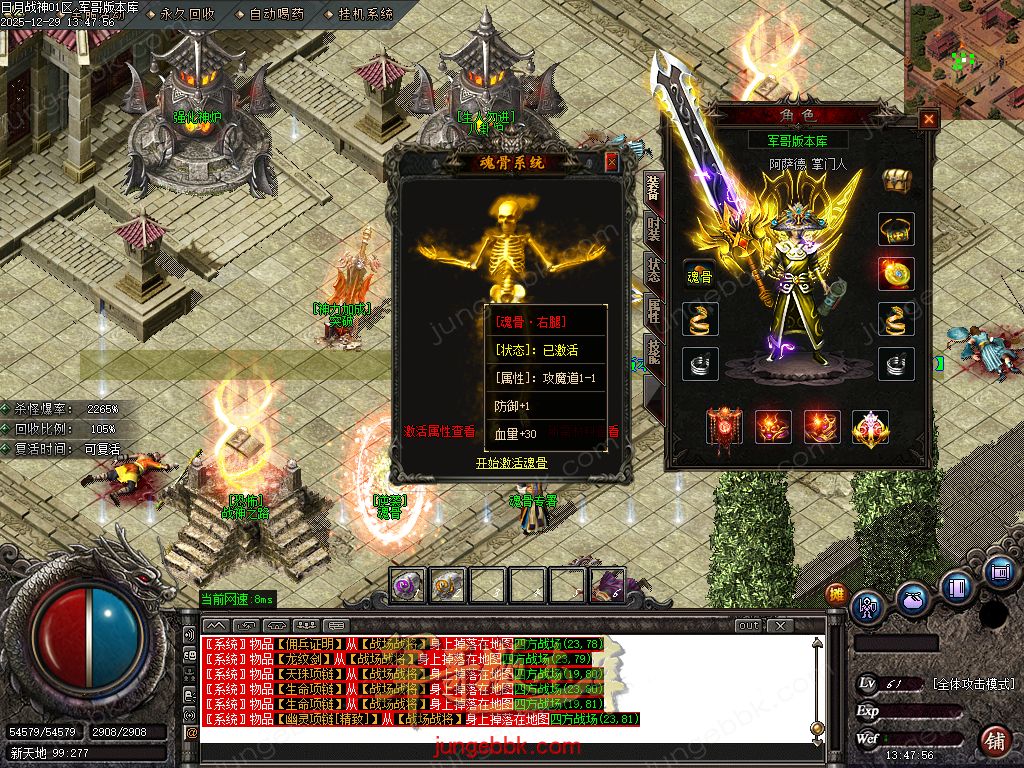Screen dimensions: 1024x768
Task: Open the 摊 stall button
Action: pos(836,595)
